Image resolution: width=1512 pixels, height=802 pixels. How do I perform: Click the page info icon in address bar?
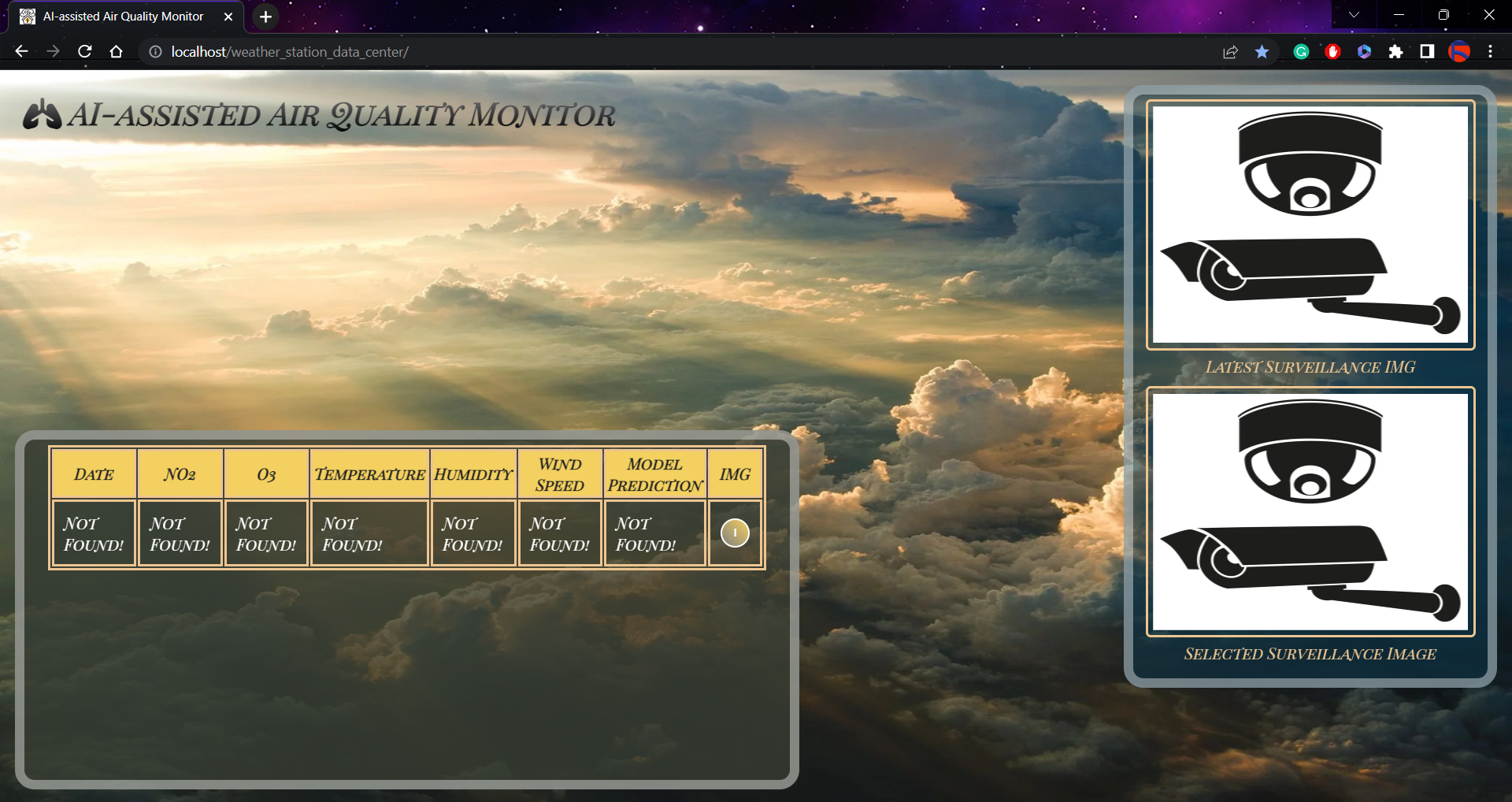154,51
